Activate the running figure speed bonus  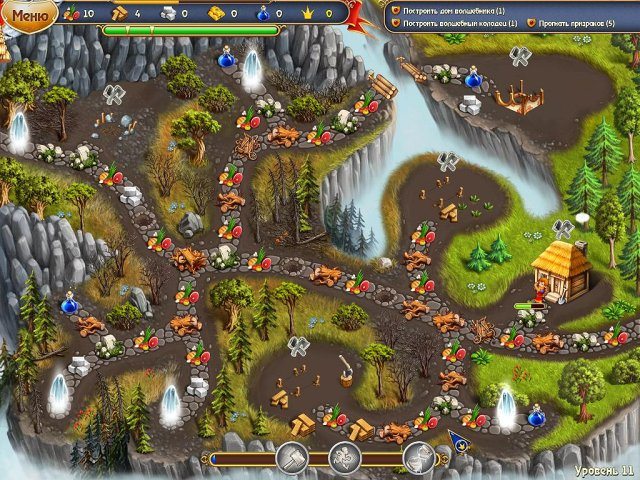click(x=344, y=458)
